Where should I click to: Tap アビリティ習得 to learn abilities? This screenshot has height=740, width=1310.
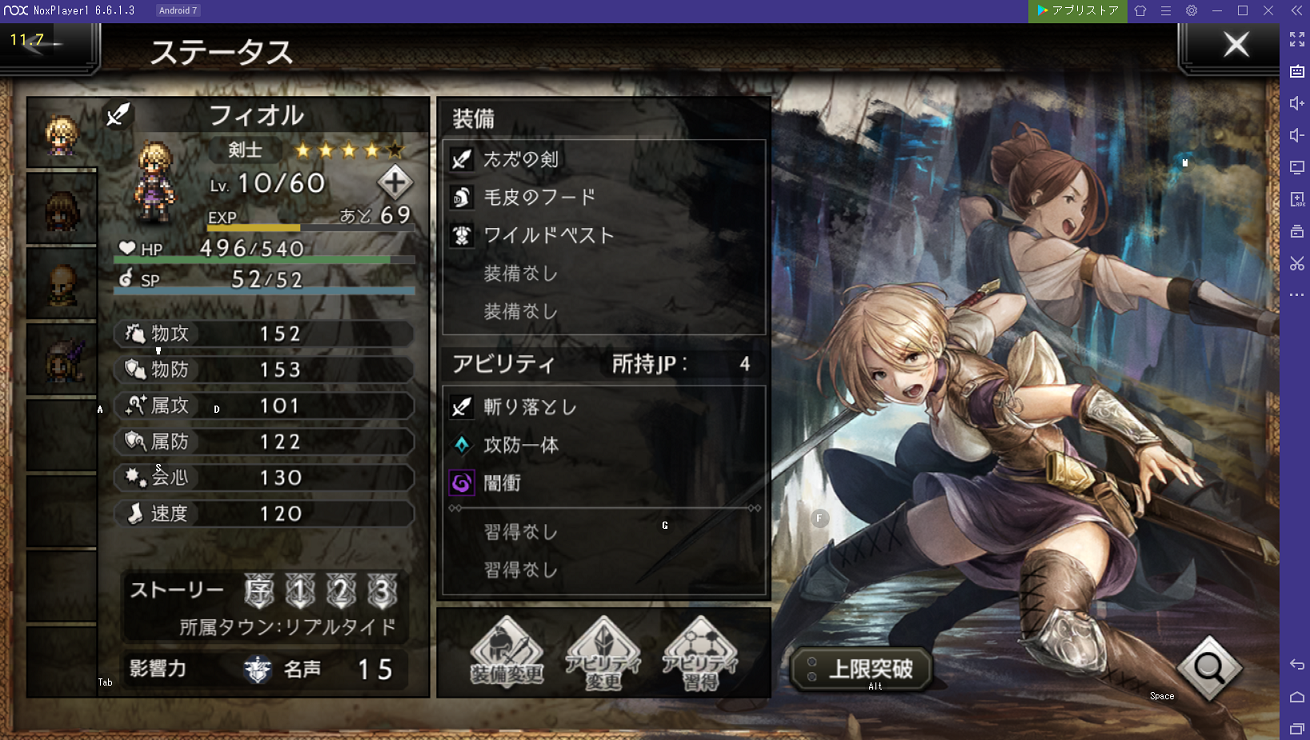click(x=699, y=654)
